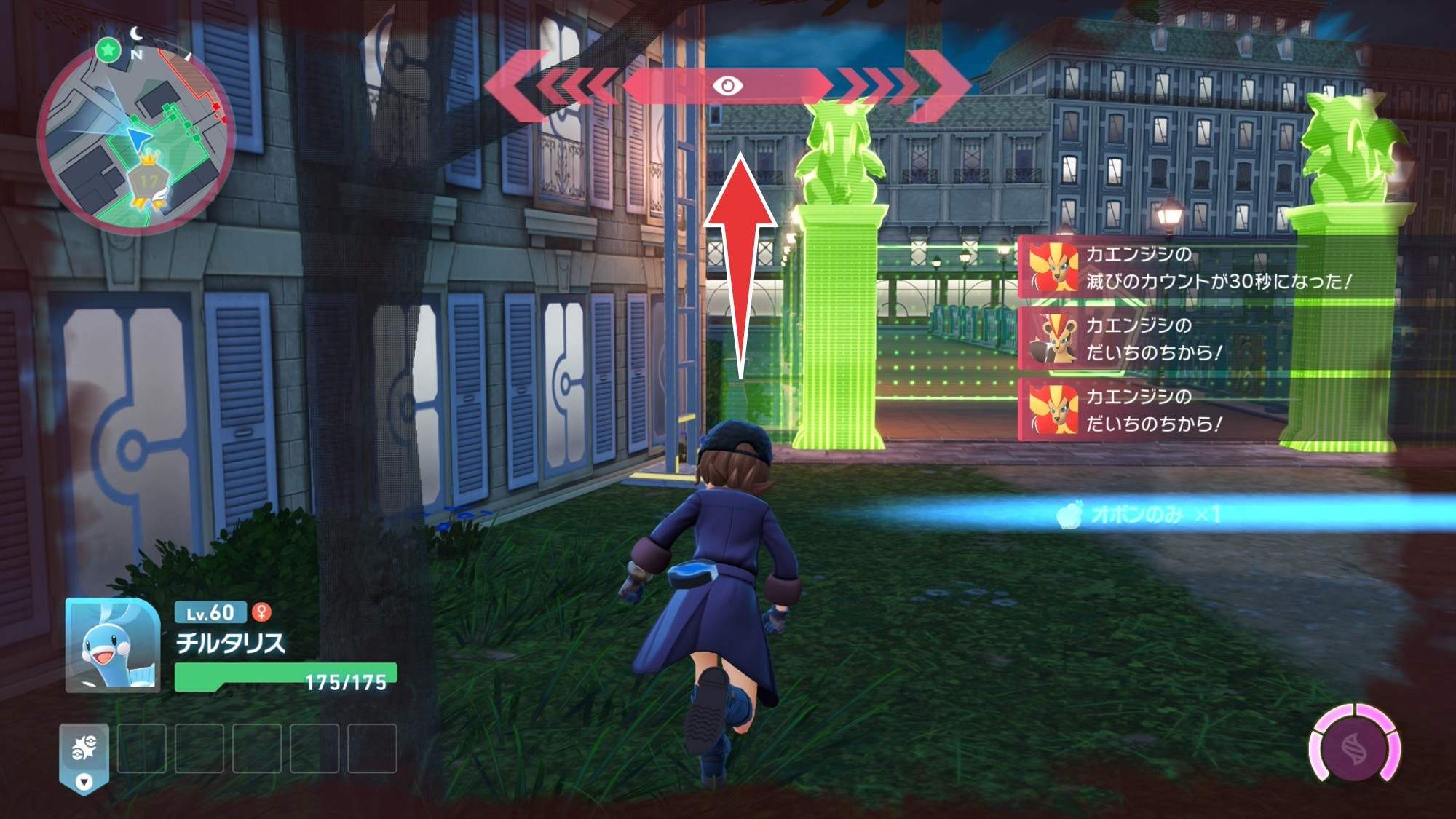The width and height of the screenshot is (1456, 819).
Task: Select the gold crown marker on the minimap
Action: (149, 157)
